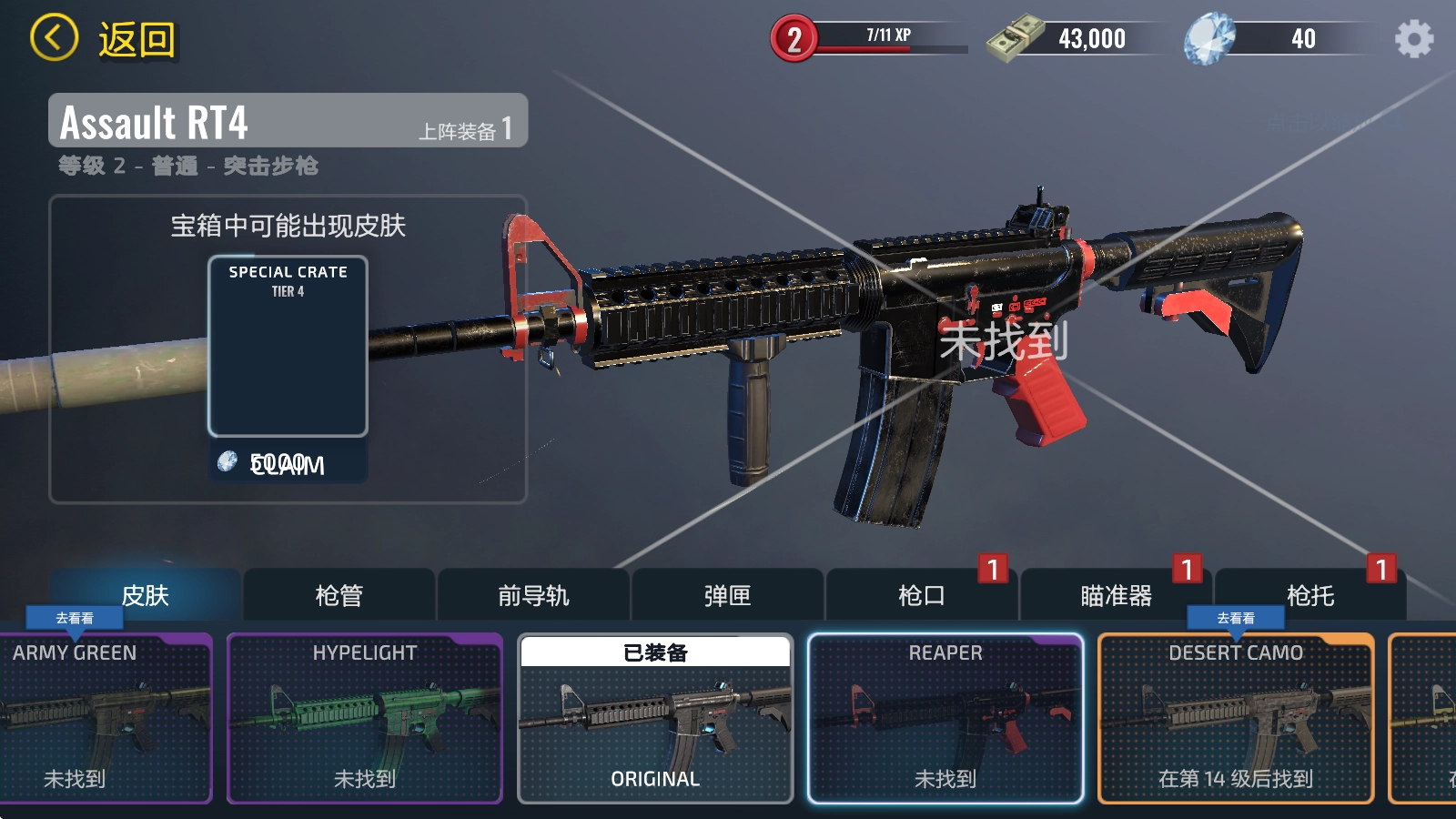
Task: Click 去看看 above Desert Camo
Action: tap(1236, 618)
